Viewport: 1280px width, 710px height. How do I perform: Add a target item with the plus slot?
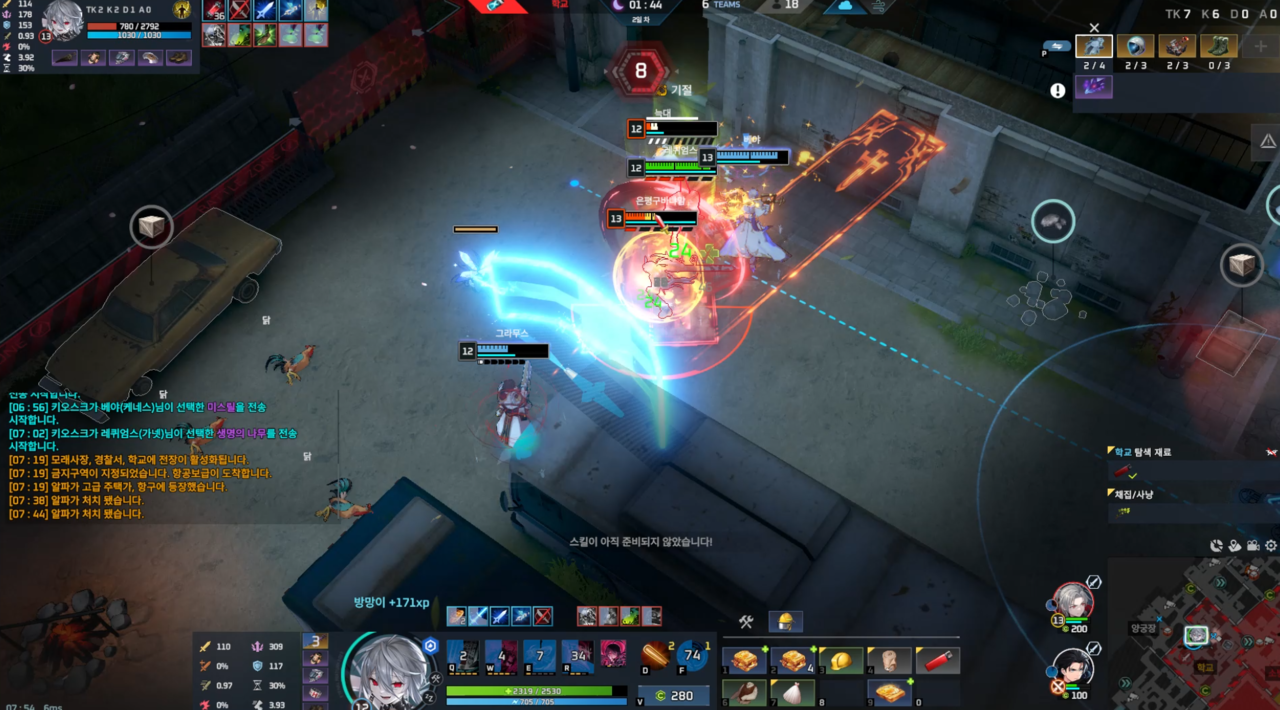point(1261,46)
